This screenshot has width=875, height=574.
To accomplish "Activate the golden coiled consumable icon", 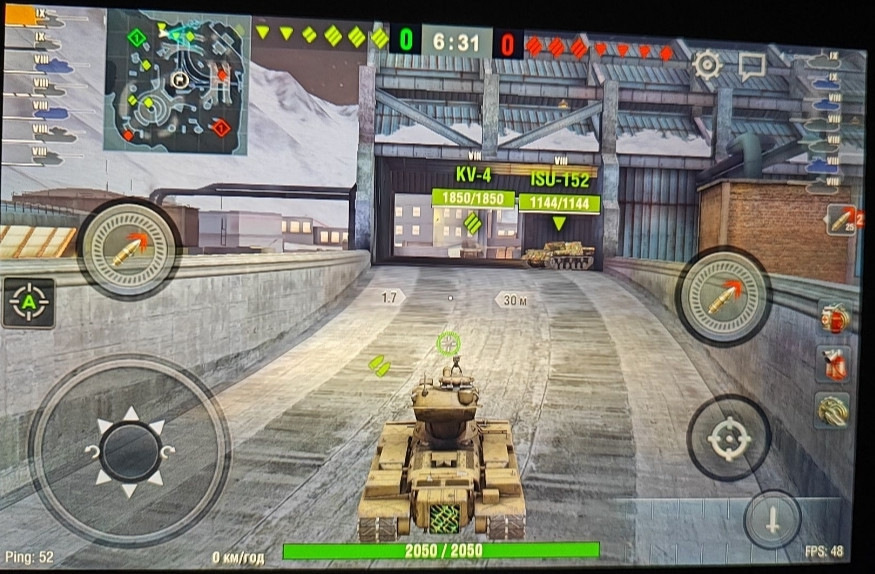I will point(832,410).
